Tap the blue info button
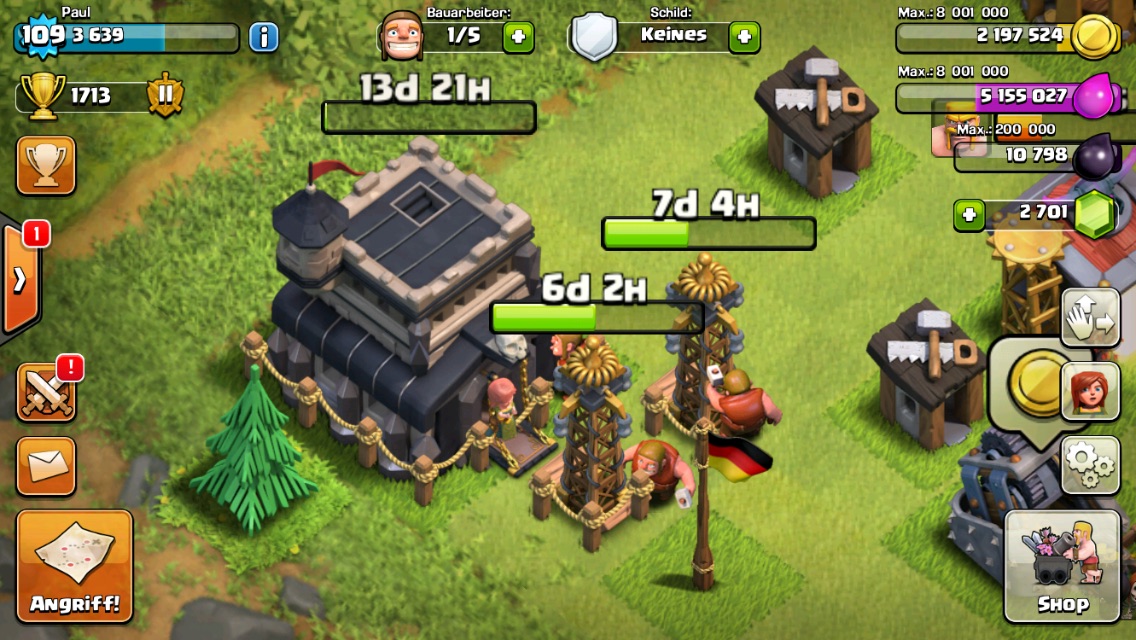The width and height of the screenshot is (1136, 640). click(263, 38)
